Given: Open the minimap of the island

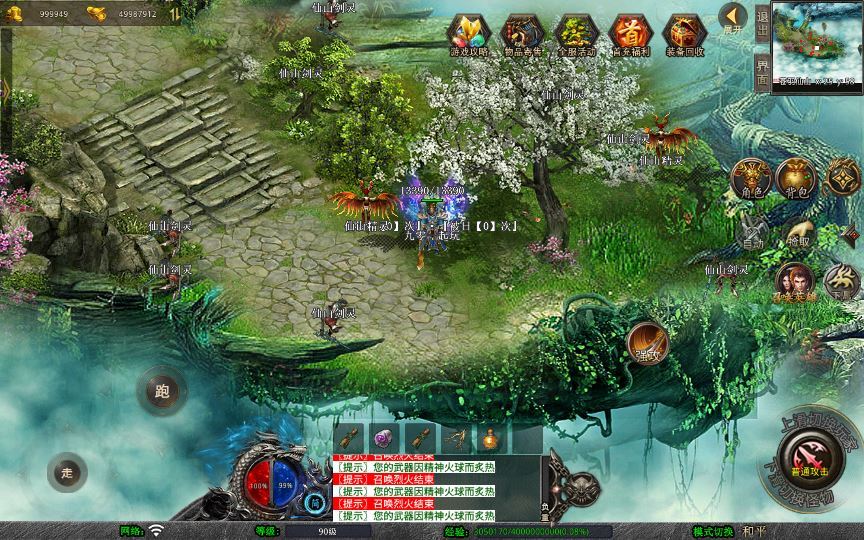Looking at the screenshot, I should (x=817, y=45).
